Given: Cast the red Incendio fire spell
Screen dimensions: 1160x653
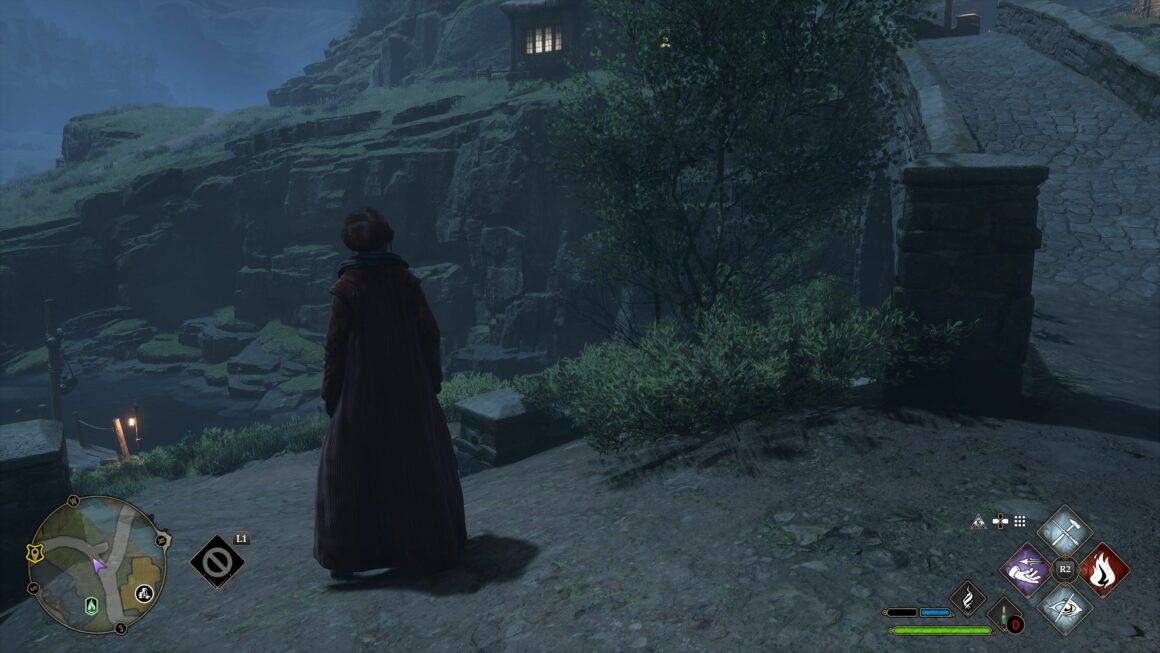Looking at the screenshot, I should [1103, 570].
